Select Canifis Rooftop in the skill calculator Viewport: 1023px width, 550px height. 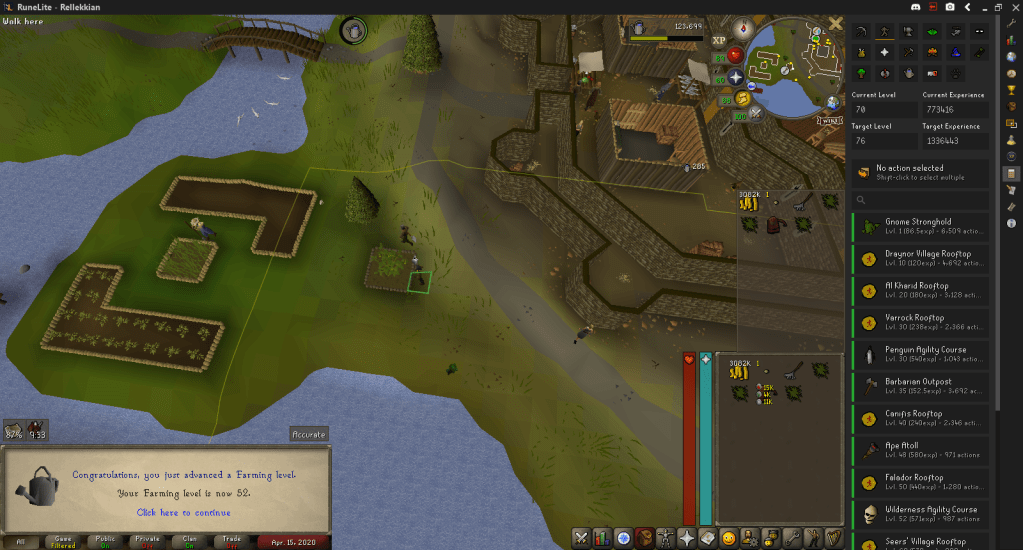920,419
